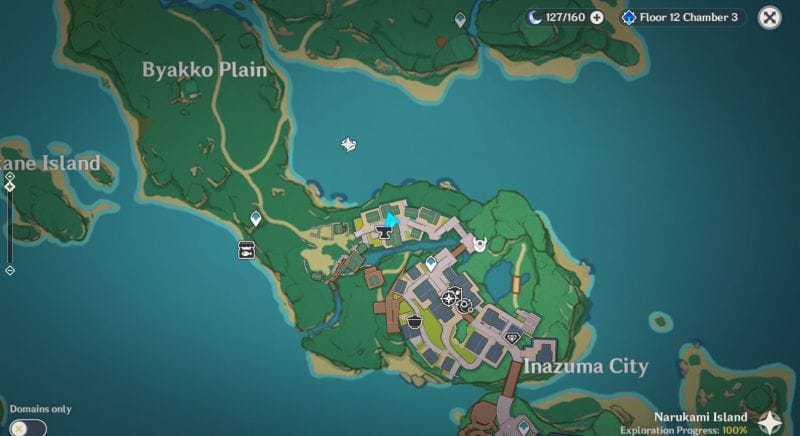
Task: Click the map zoom-in button on the slider
Action: pyautogui.click(x=10, y=176)
